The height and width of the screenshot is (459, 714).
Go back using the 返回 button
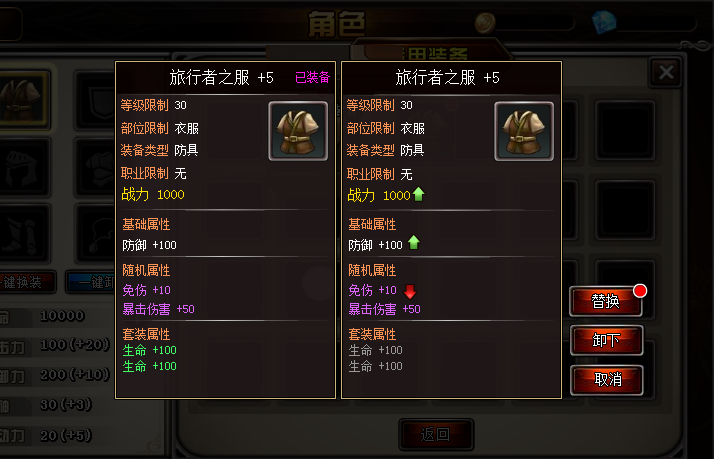point(436,434)
